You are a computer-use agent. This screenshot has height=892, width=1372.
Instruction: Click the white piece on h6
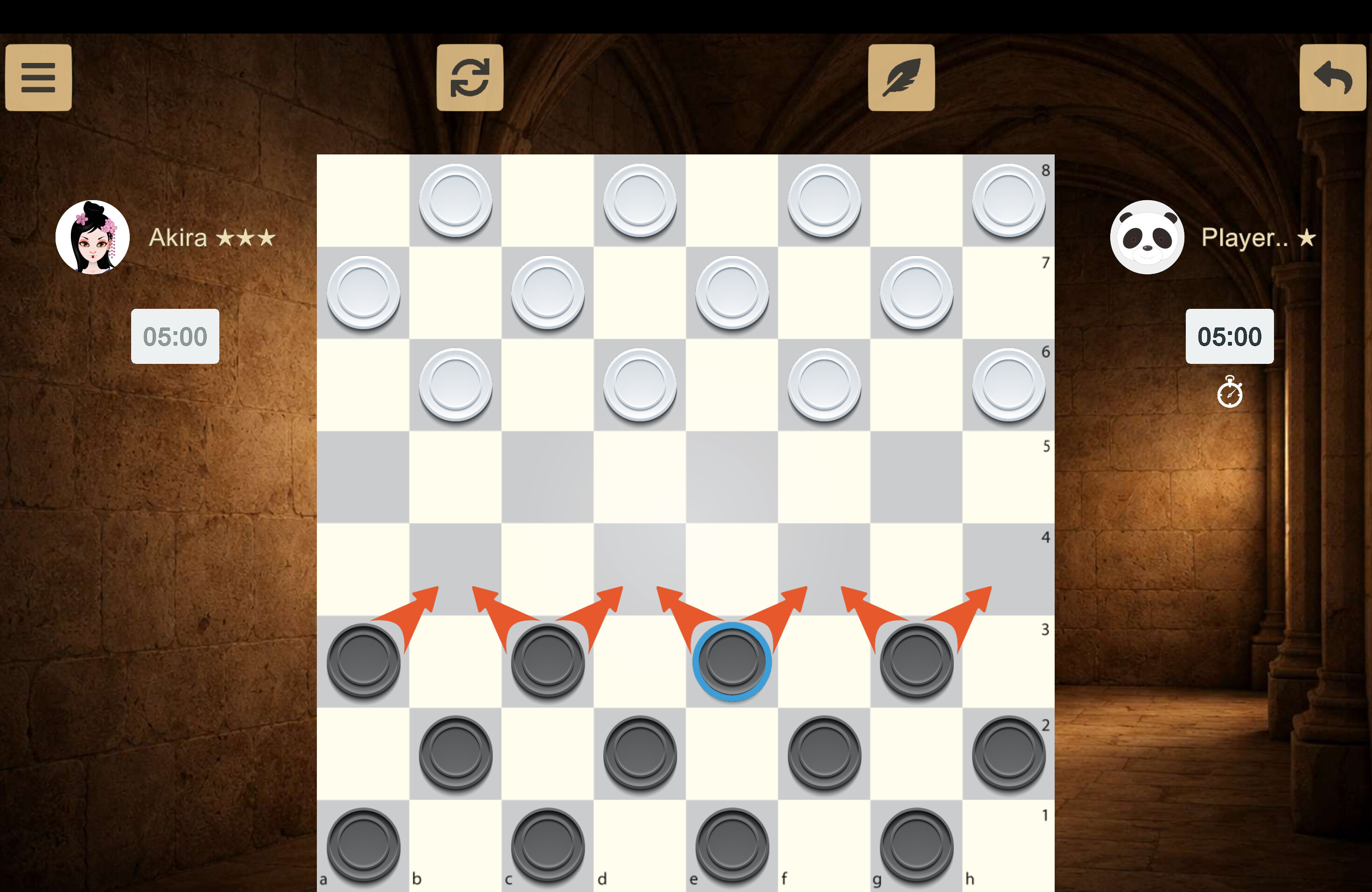[x=1007, y=384]
